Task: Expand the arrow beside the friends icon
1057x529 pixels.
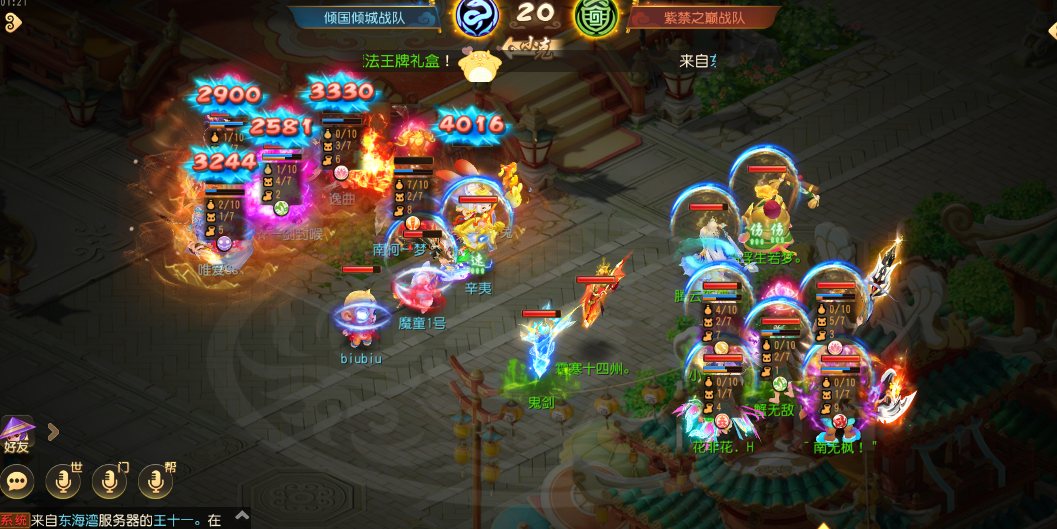Action: [x=53, y=432]
